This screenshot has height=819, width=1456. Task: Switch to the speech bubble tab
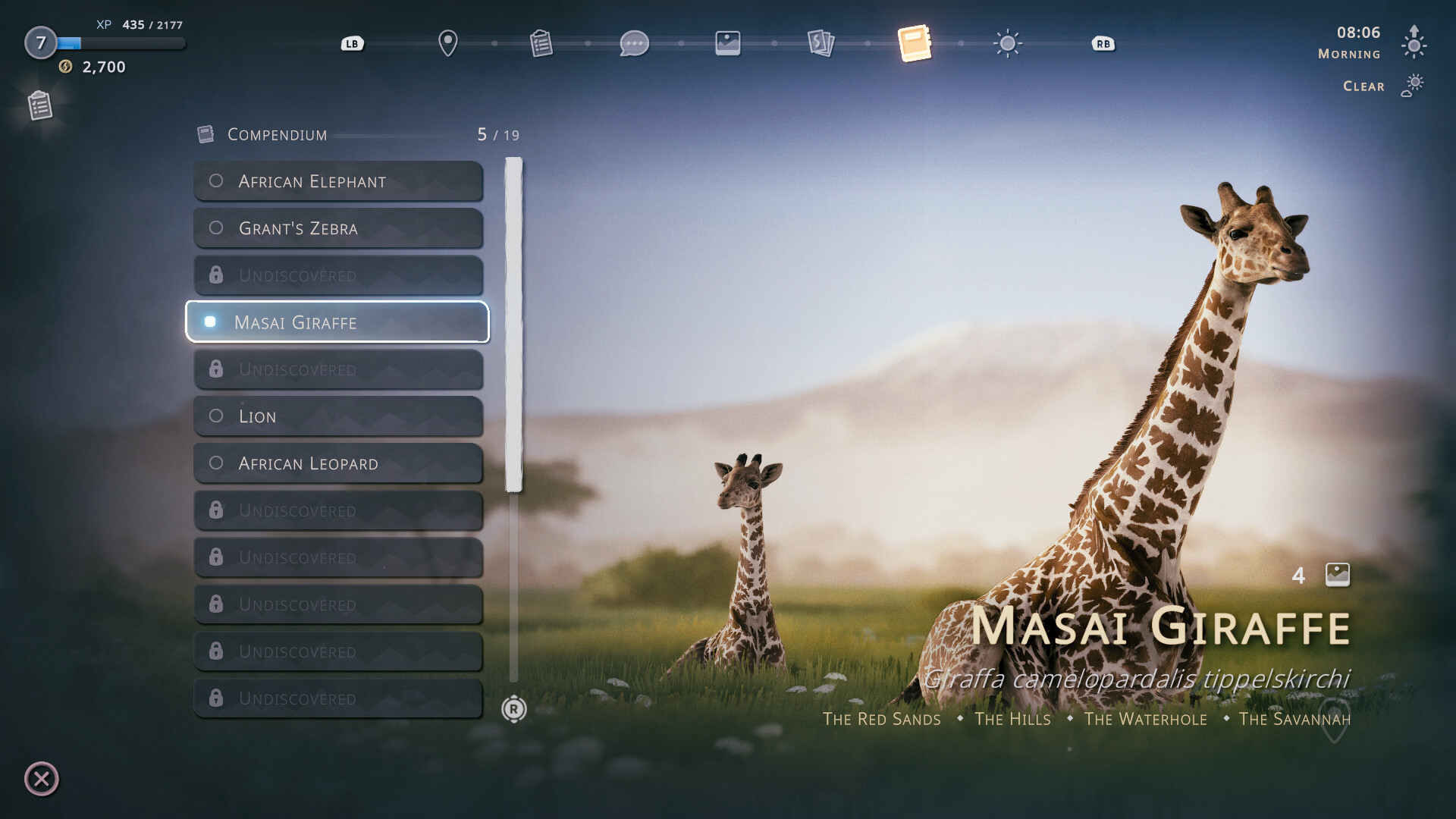click(x=634, y=43)
